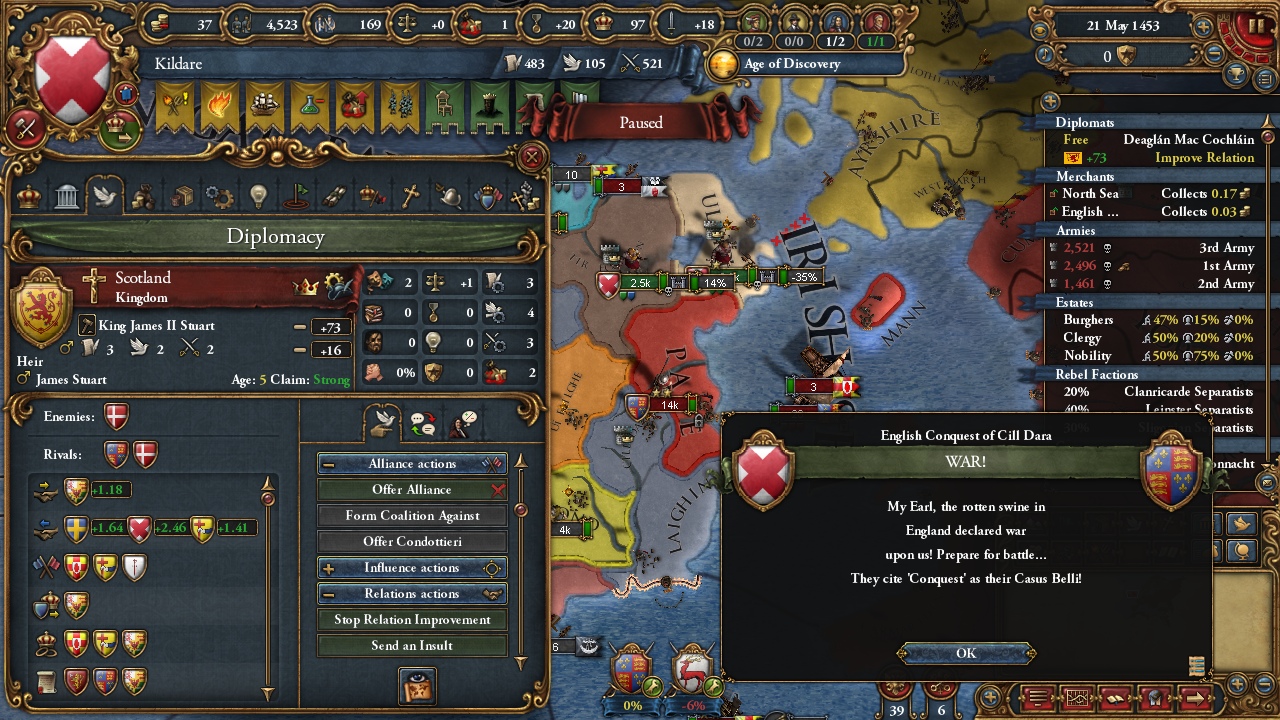Open the Court tab with crown icon
The height and width of the screenshot is (720, 1280).
[x=29, y=196]
